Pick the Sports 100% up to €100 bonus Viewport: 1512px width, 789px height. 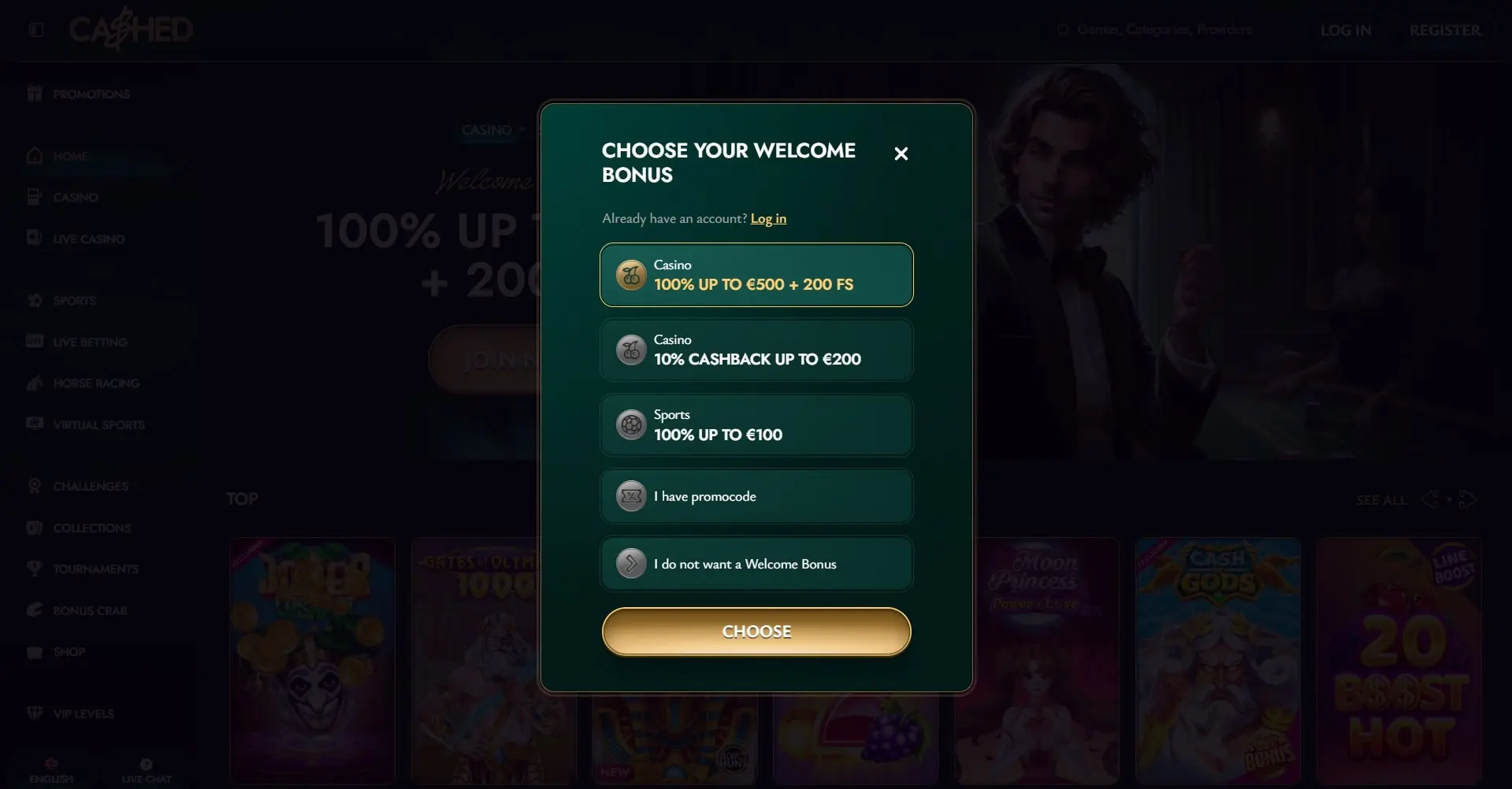(756, 425)
